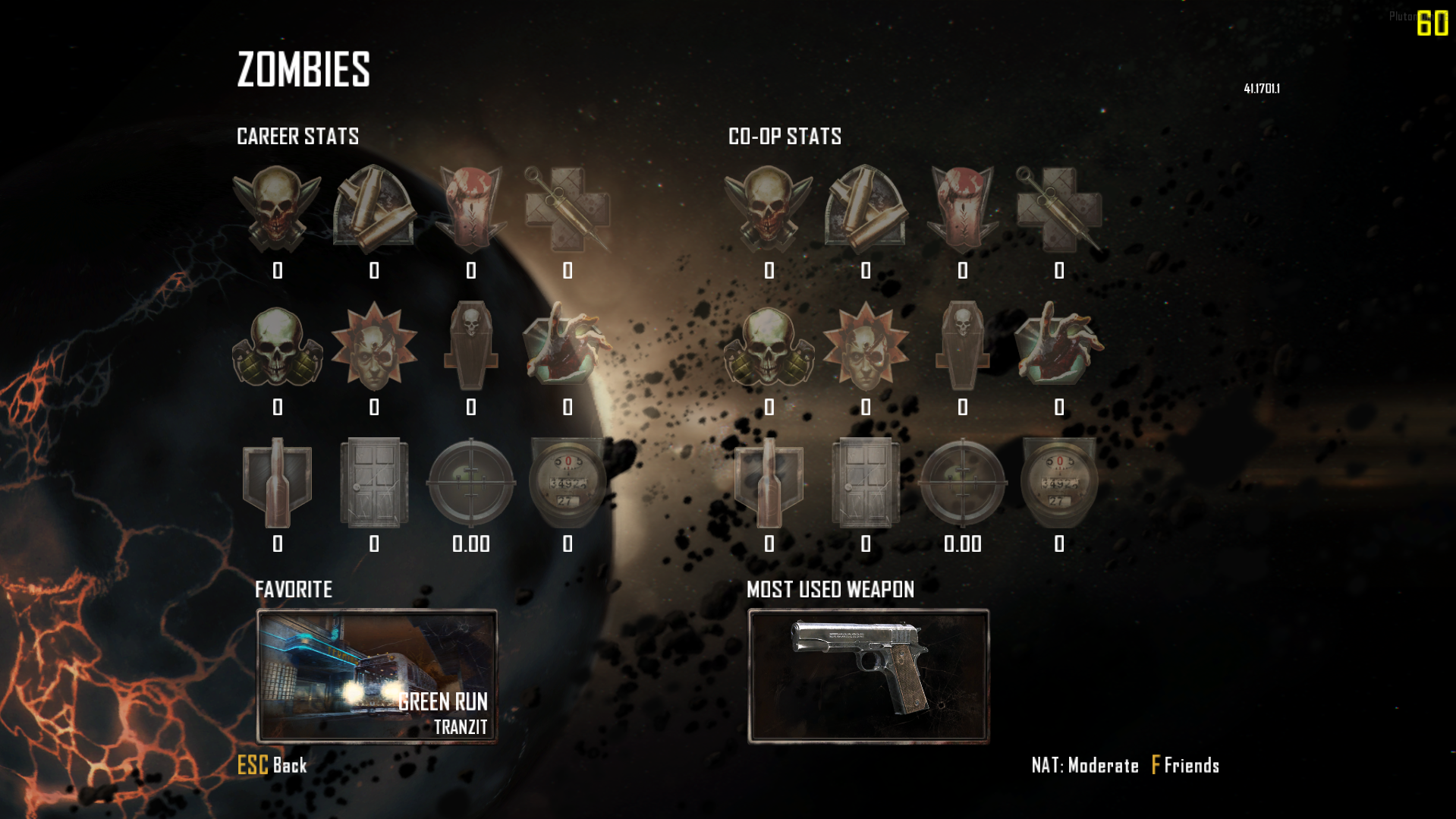Click the Co-op Stats bloody boxing glove icon
Screen dimensions: 1456x819
pos(962,209)
